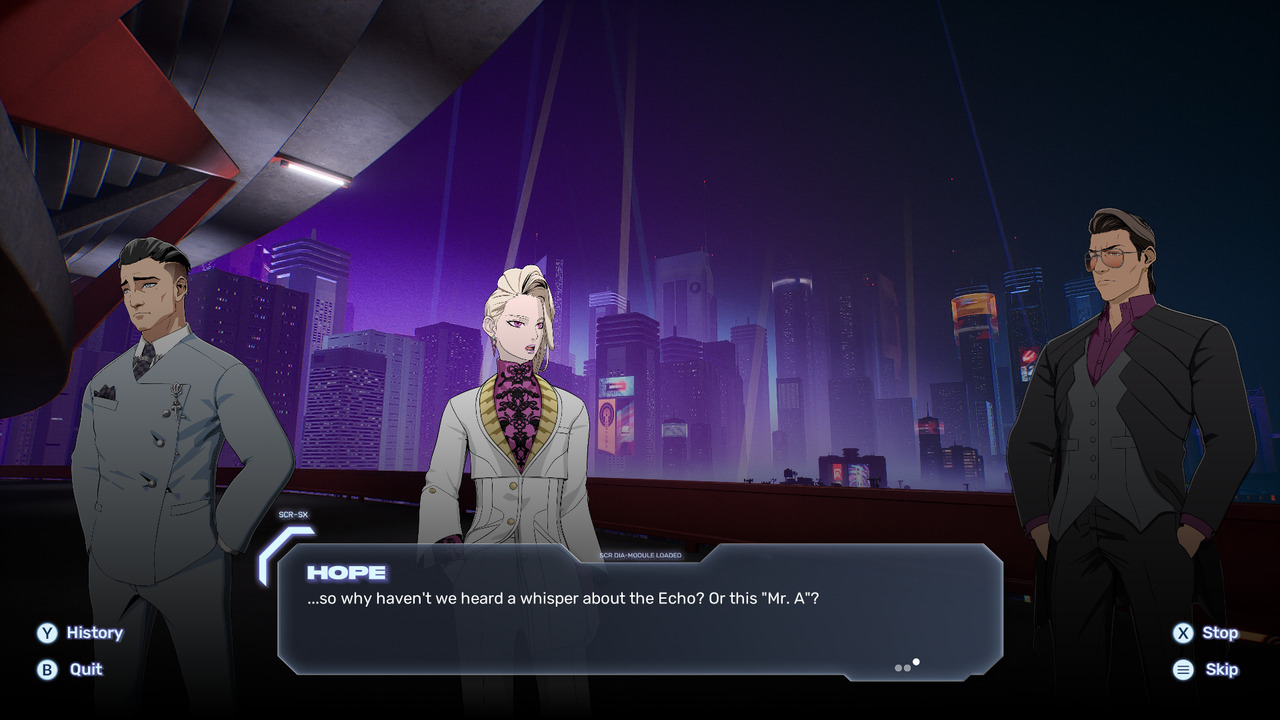
Task: Advance Hope's dialogue box
Action: point(640,610)
